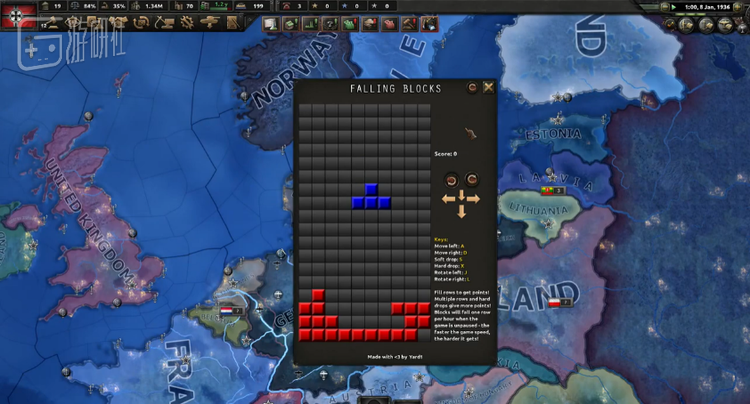Unpause the game with play arrow
This screenshot has height=404, width=750.
coord(674,7)
